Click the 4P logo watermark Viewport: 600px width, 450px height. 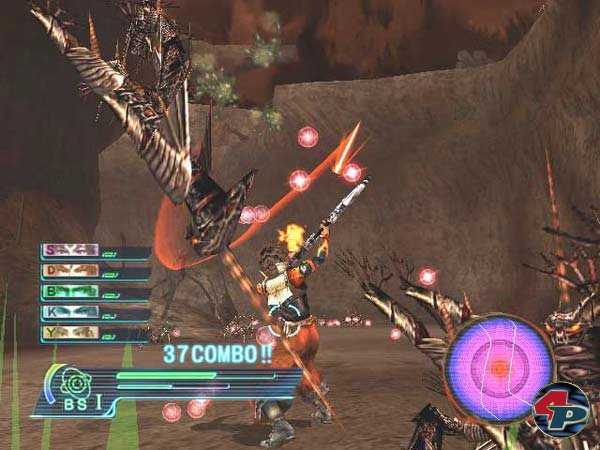tap(560, 410)
